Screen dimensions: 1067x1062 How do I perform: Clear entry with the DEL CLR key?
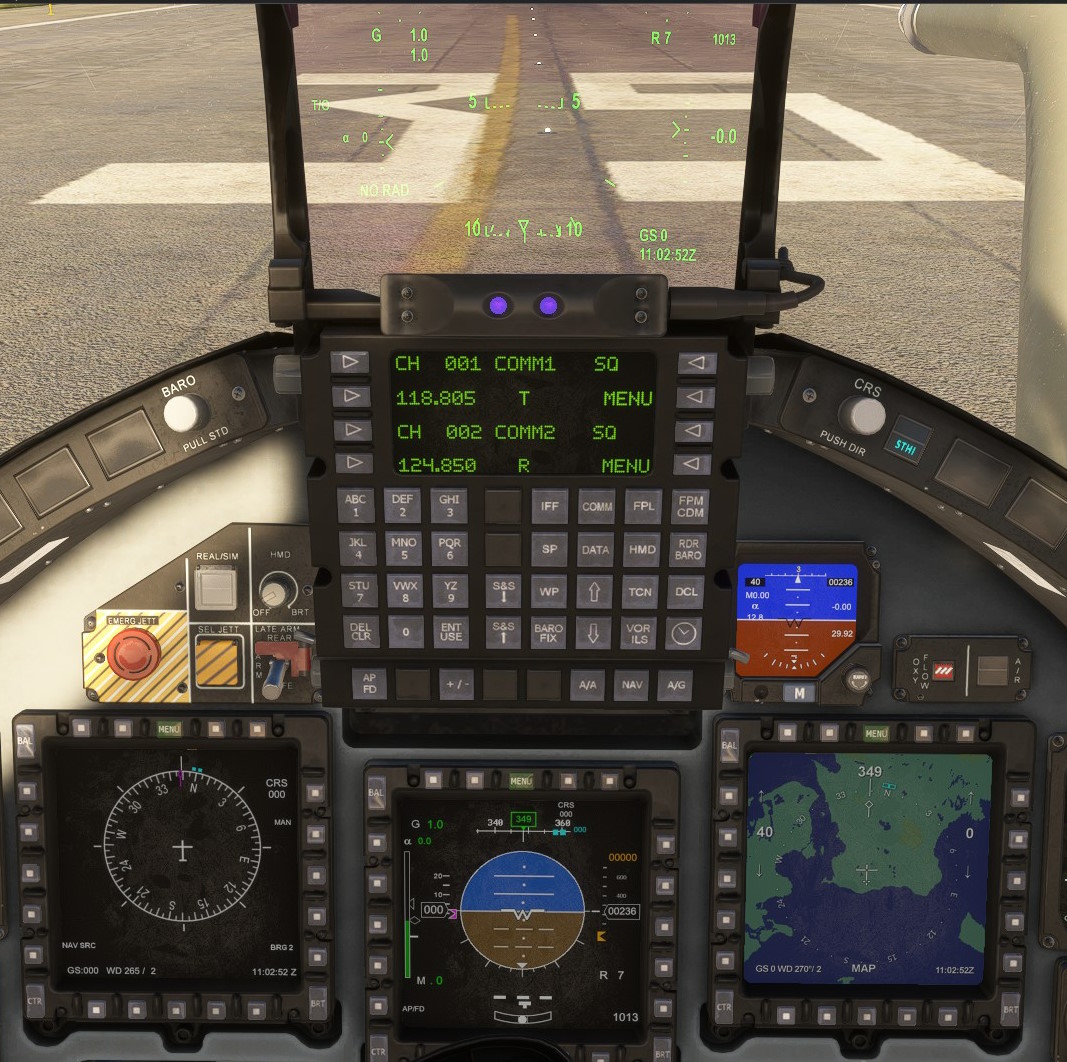(x=360, y=633)
